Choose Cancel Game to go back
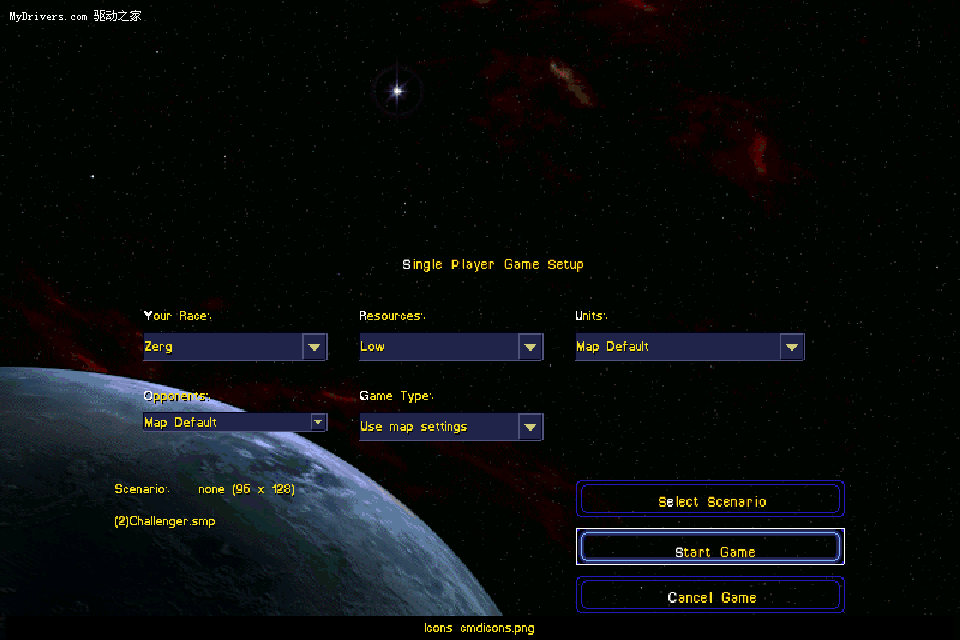Screen dimensions: 960x640 pos(711,597)
